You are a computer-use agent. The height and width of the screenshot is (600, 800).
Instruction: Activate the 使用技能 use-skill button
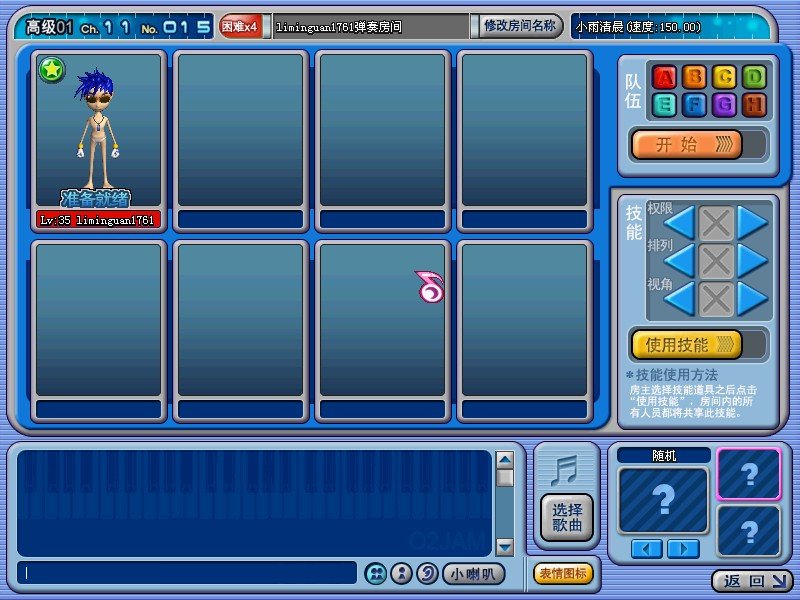(686, 345)
